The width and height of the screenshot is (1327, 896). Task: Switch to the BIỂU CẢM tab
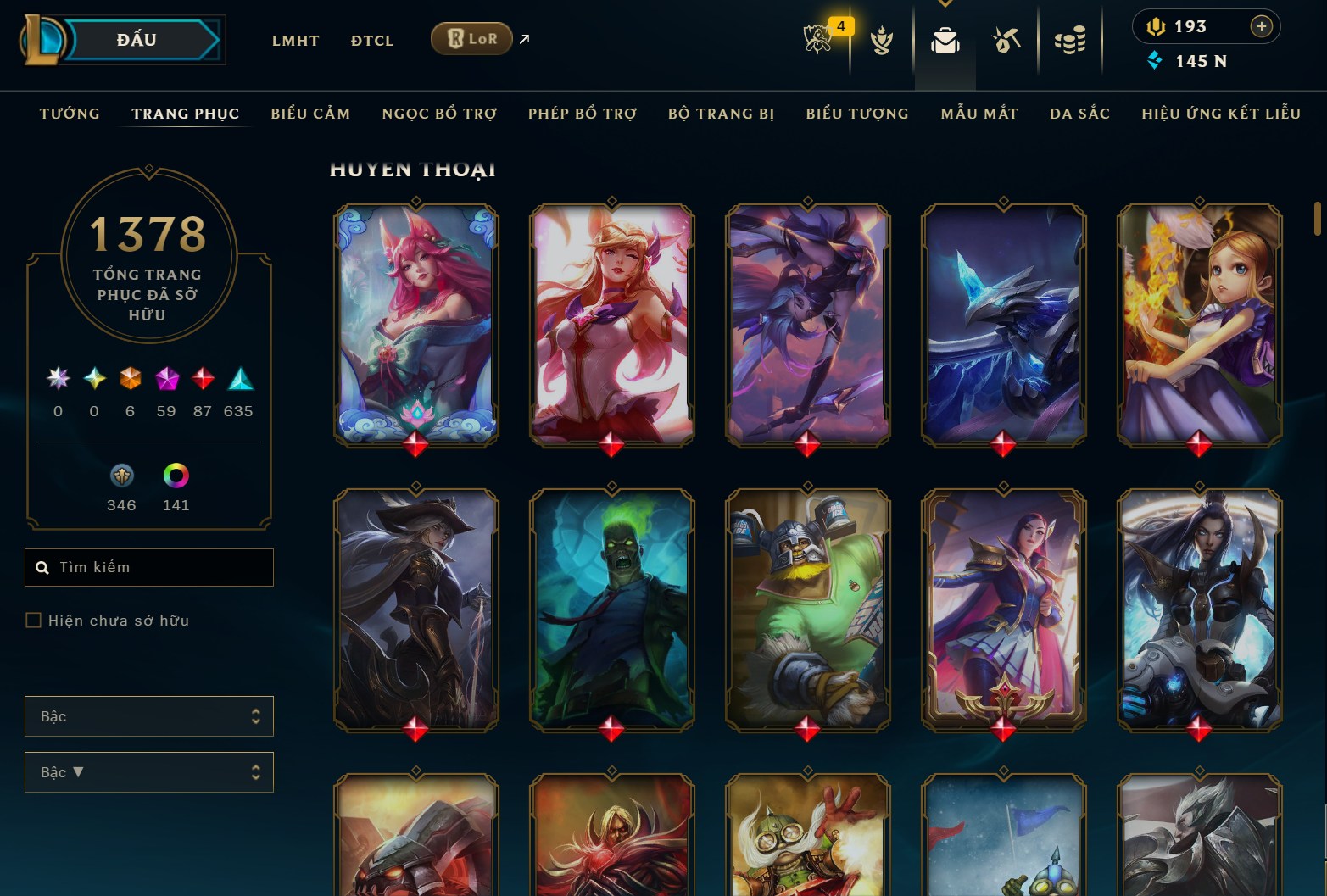click(310, 113)
